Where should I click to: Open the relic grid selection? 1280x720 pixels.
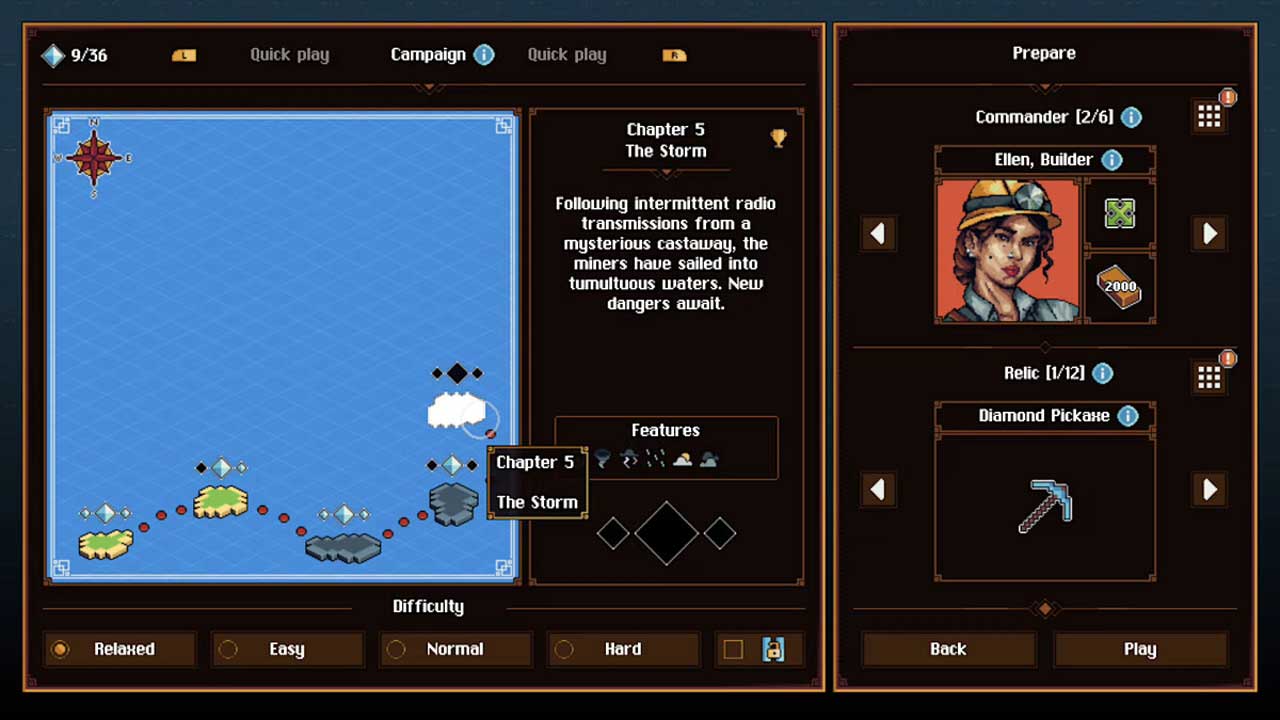[1209, 376]
